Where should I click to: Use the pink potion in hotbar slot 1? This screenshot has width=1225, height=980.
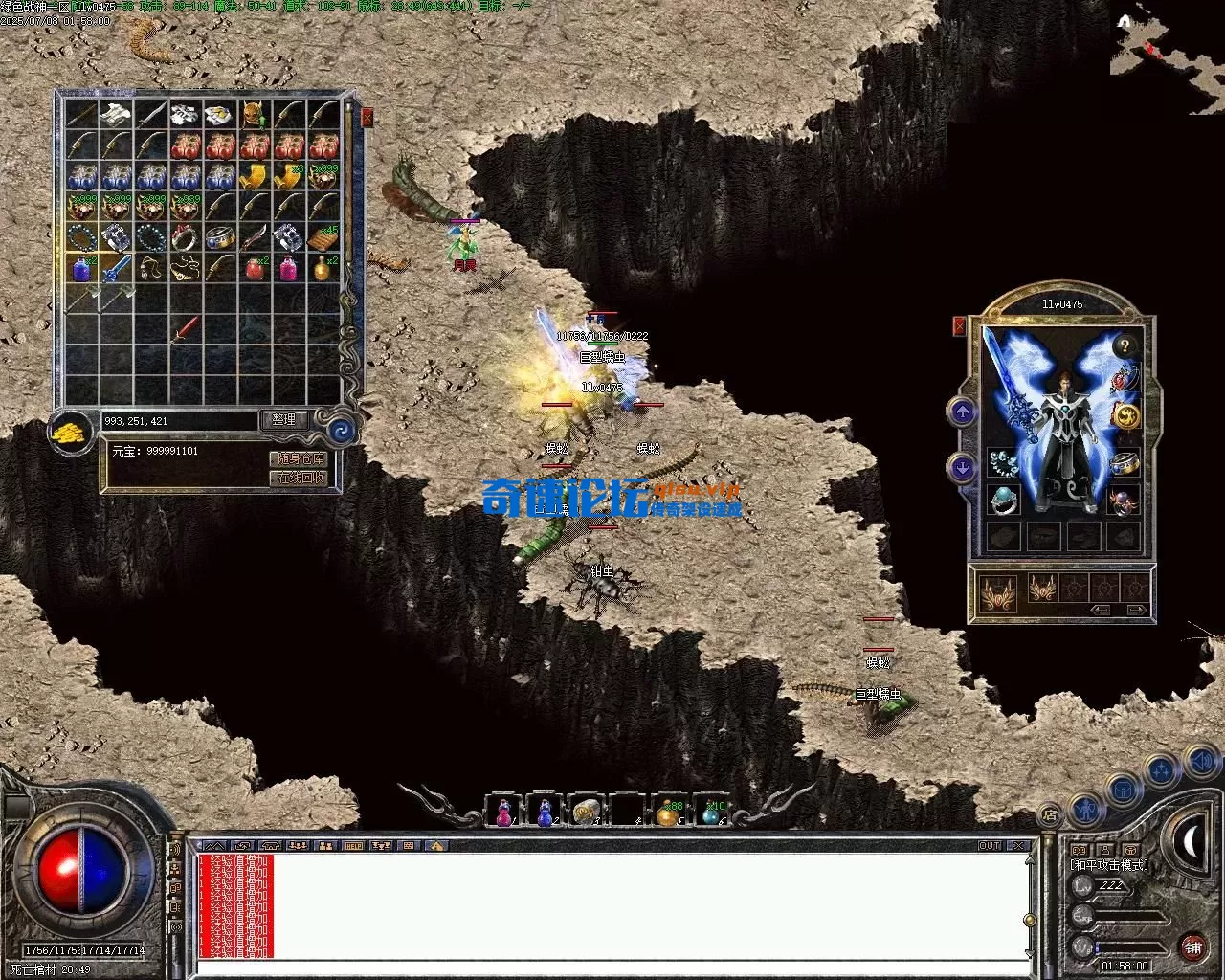503,812
